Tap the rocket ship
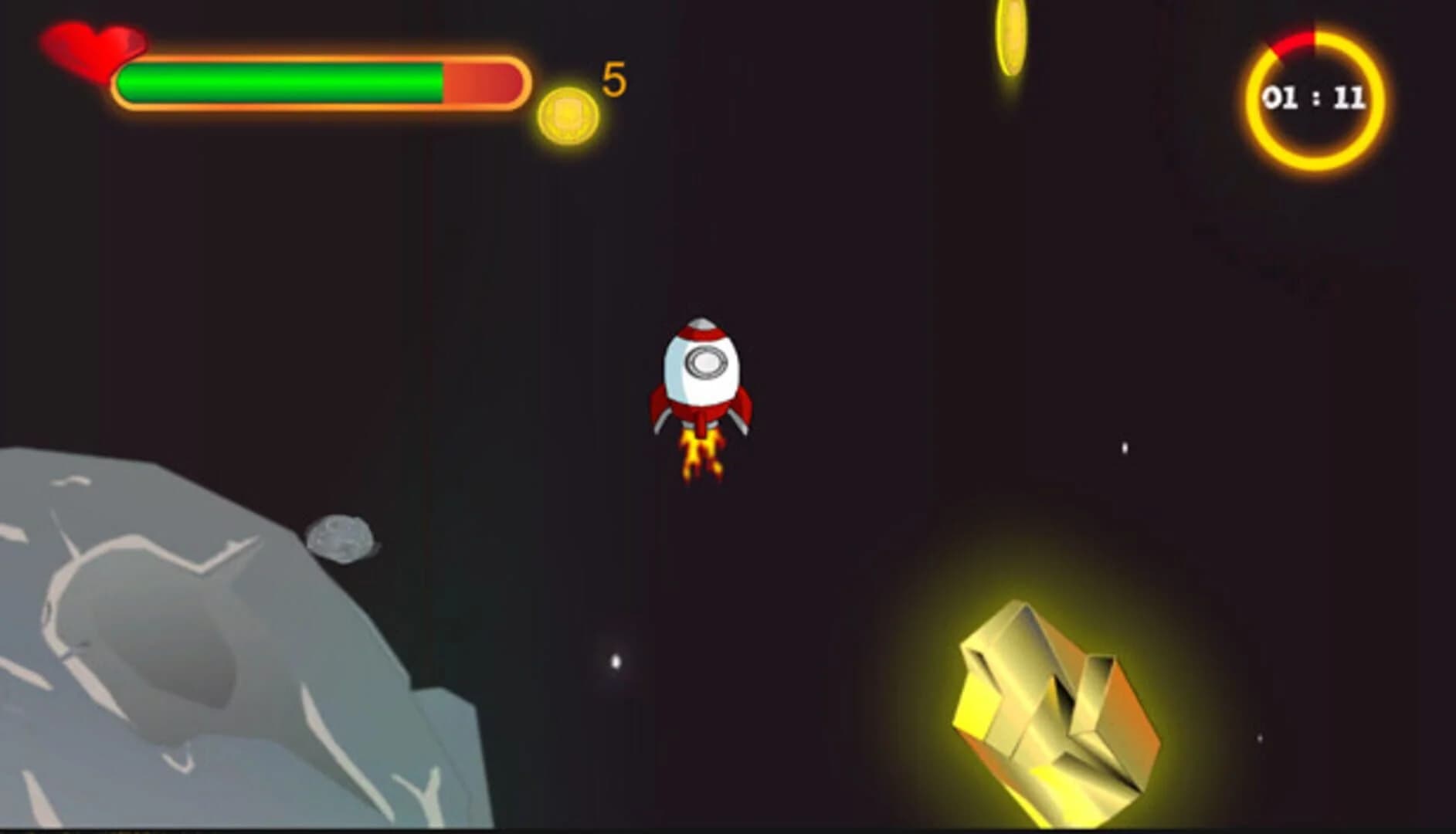The image size is (1456, 834). [701, 378]
